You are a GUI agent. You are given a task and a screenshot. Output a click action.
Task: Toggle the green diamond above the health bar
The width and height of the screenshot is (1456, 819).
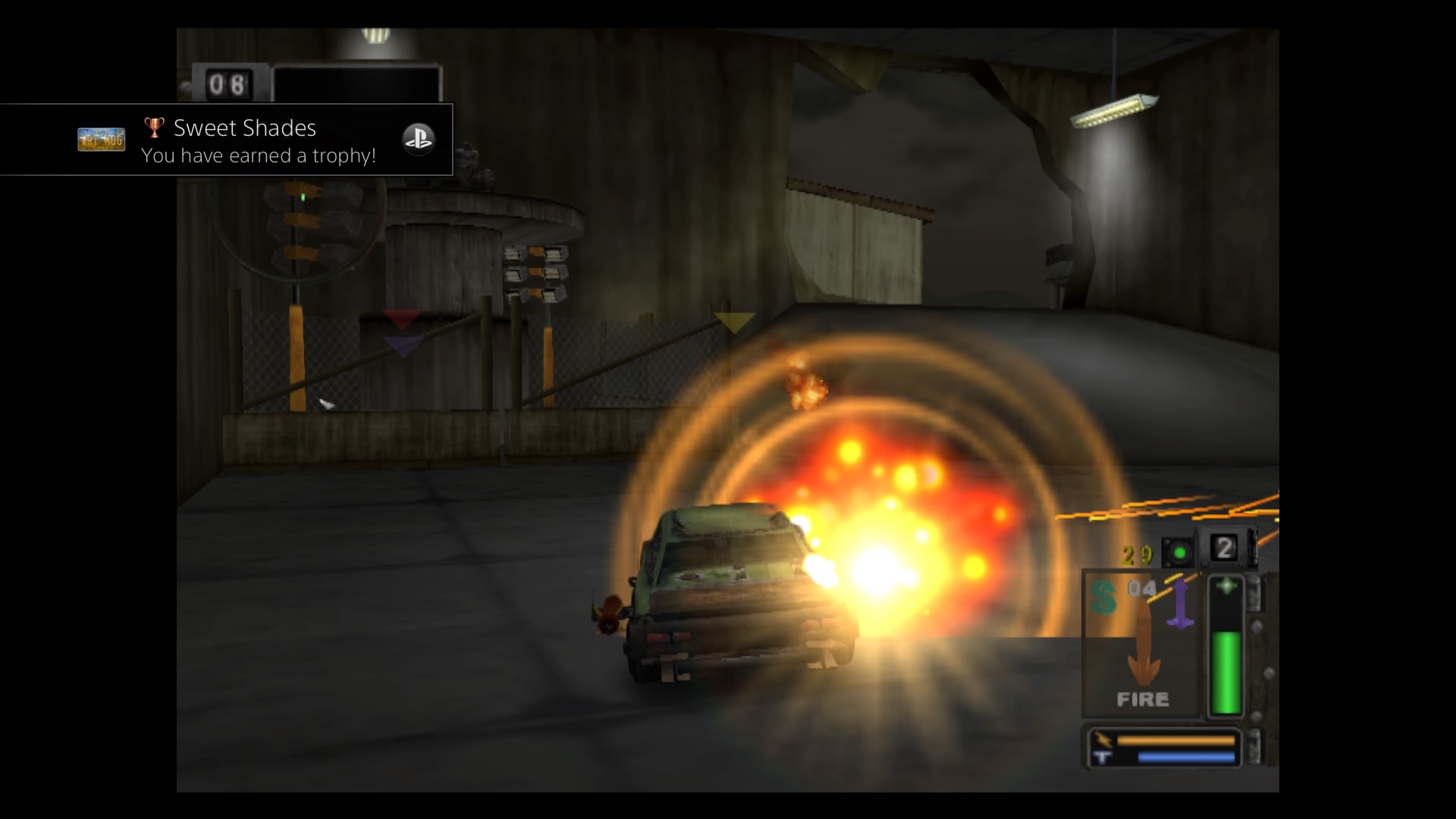pos(1226,584)
